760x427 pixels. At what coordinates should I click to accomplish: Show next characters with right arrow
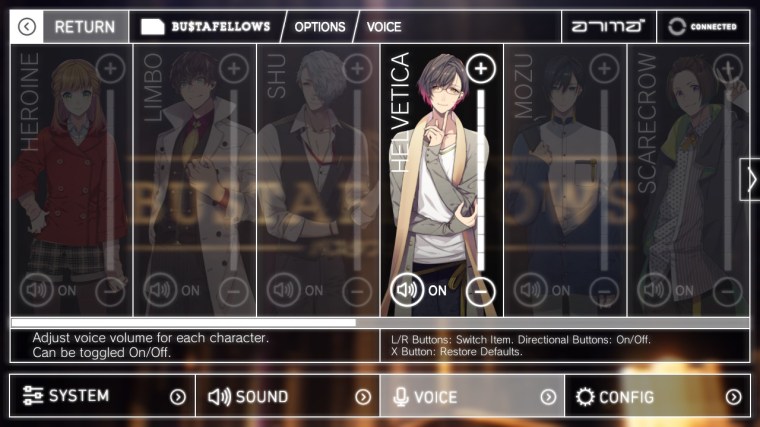pos(750,180)
